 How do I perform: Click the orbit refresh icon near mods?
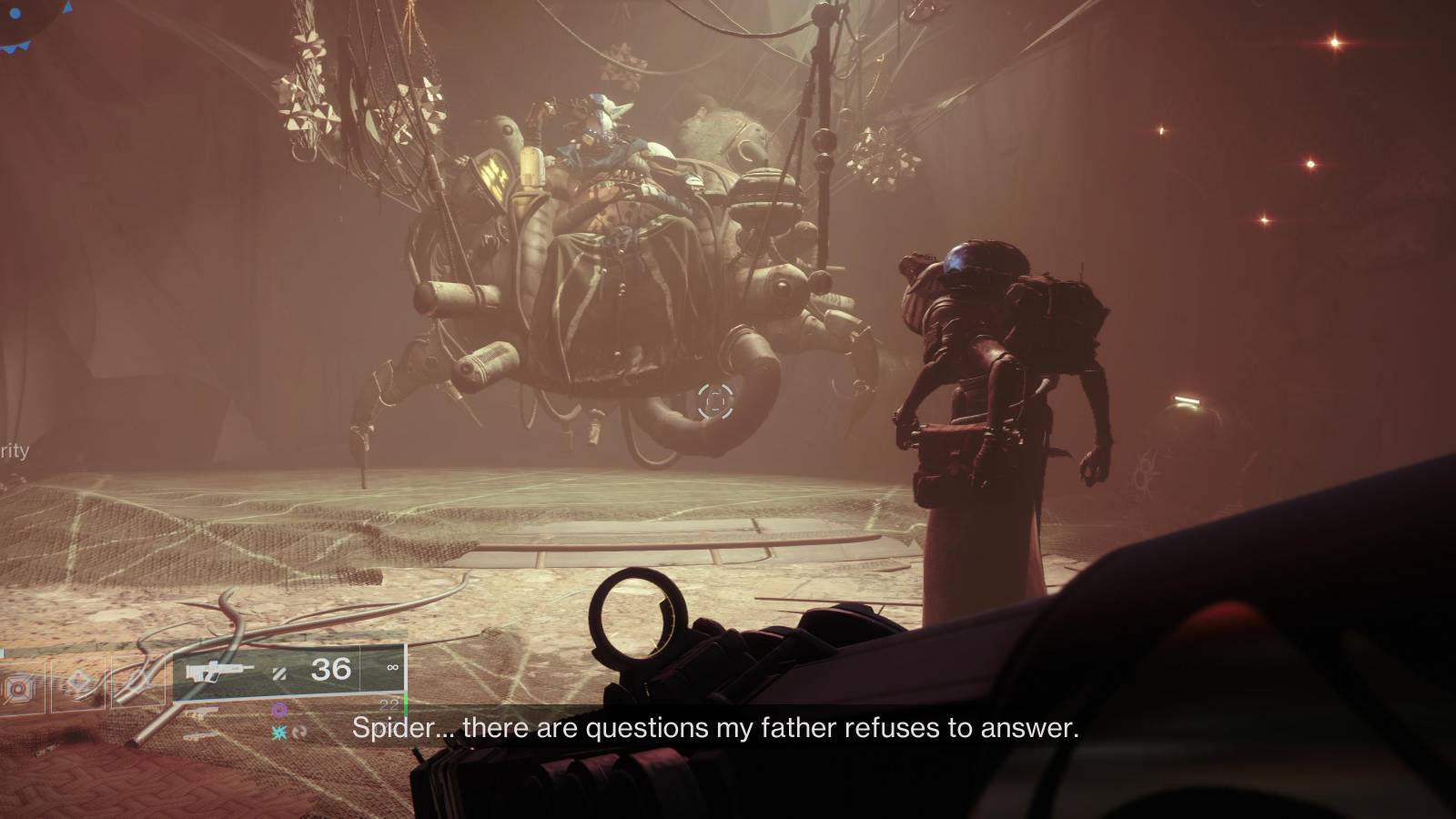tap(299, 733)
